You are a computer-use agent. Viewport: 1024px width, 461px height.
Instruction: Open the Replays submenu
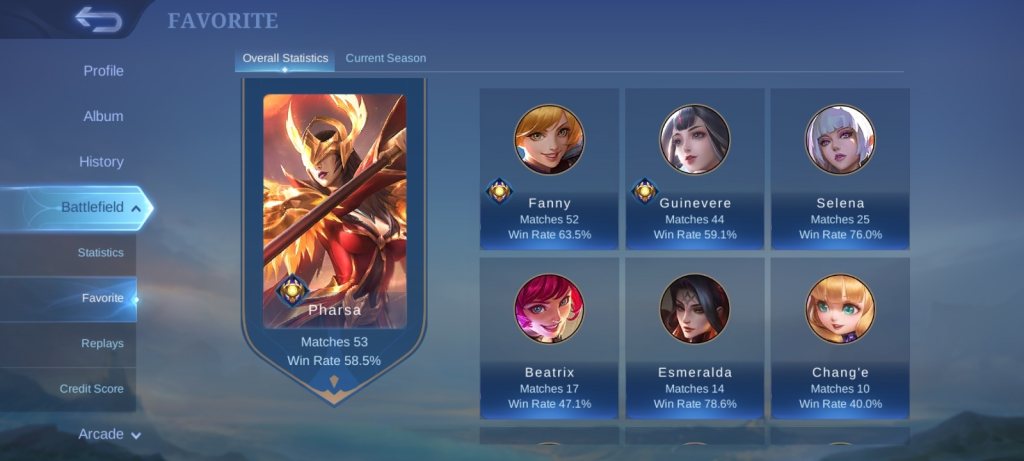pyautogui.click(x=102, y=343)
